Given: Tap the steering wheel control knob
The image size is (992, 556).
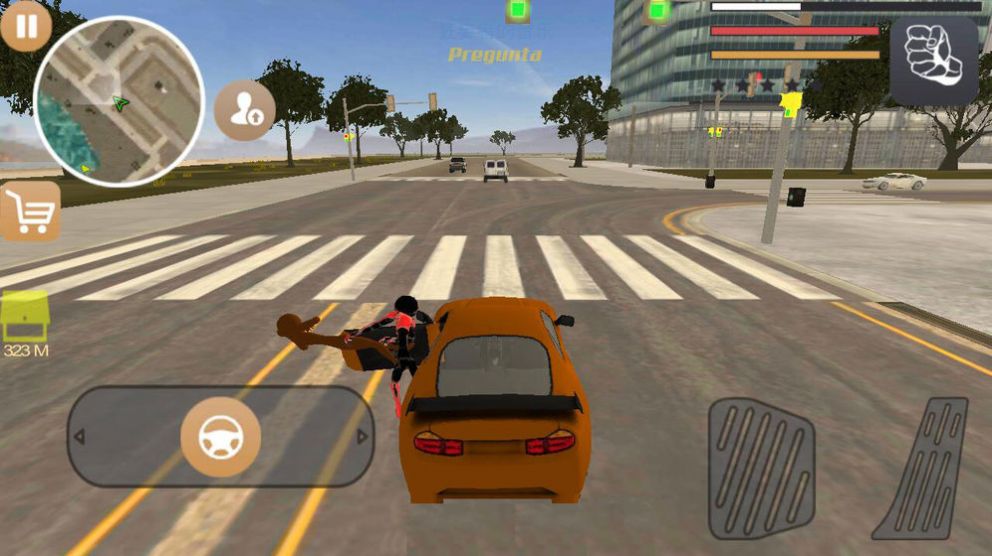Looking at the screenshot, I should (x=220, y=437).
